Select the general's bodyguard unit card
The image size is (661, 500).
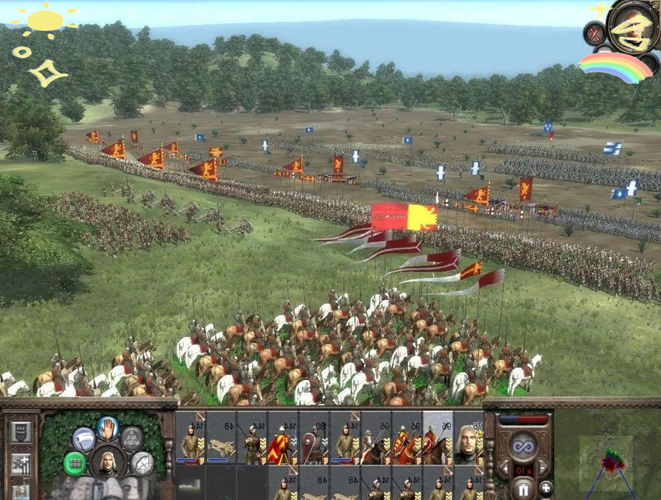(x=467, y=437)
